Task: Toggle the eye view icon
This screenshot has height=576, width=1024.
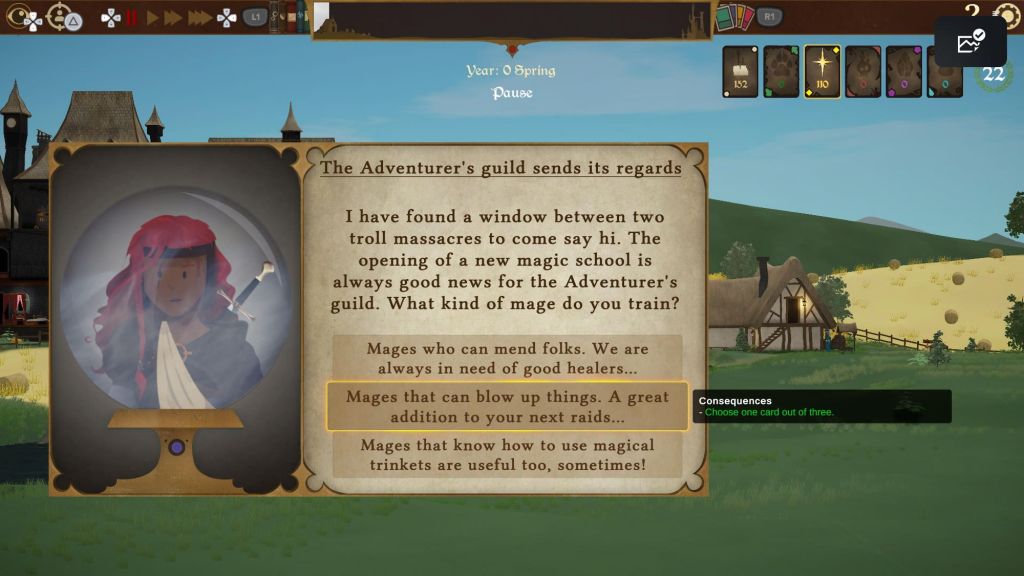Action: coord(24,17)
